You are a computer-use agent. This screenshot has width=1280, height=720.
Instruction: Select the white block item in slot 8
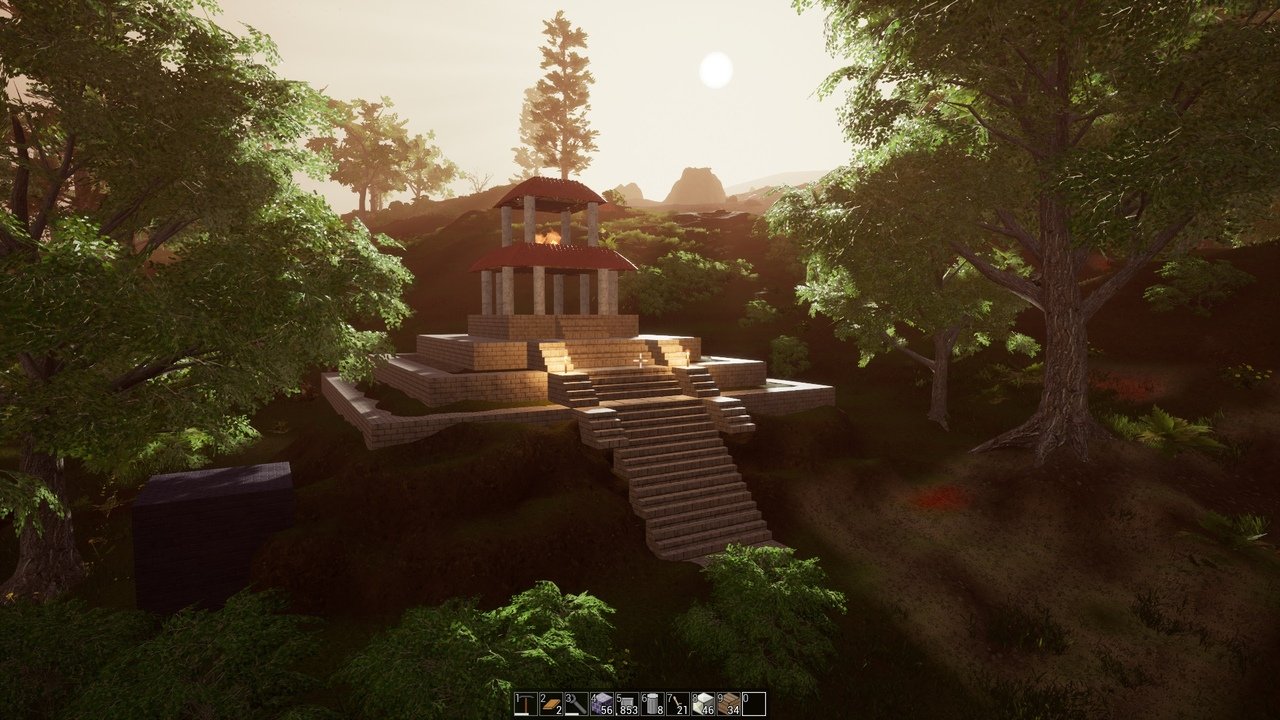click(x=701, y=703)
